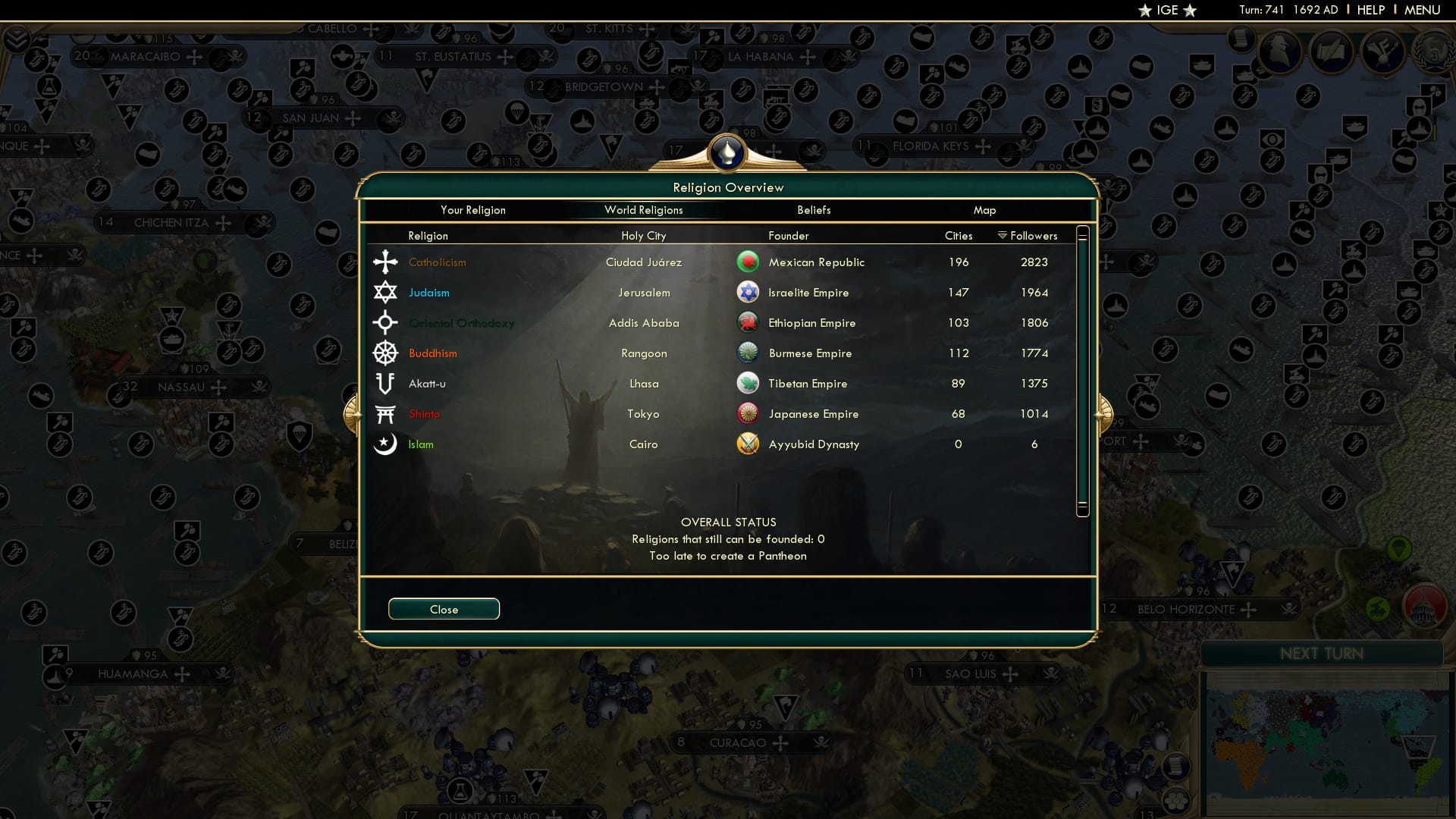The width and height of the screenshot is (1456, 819).
Task: Click the Buddhism dharma wheel icon
Action: [x=384, y=353]
